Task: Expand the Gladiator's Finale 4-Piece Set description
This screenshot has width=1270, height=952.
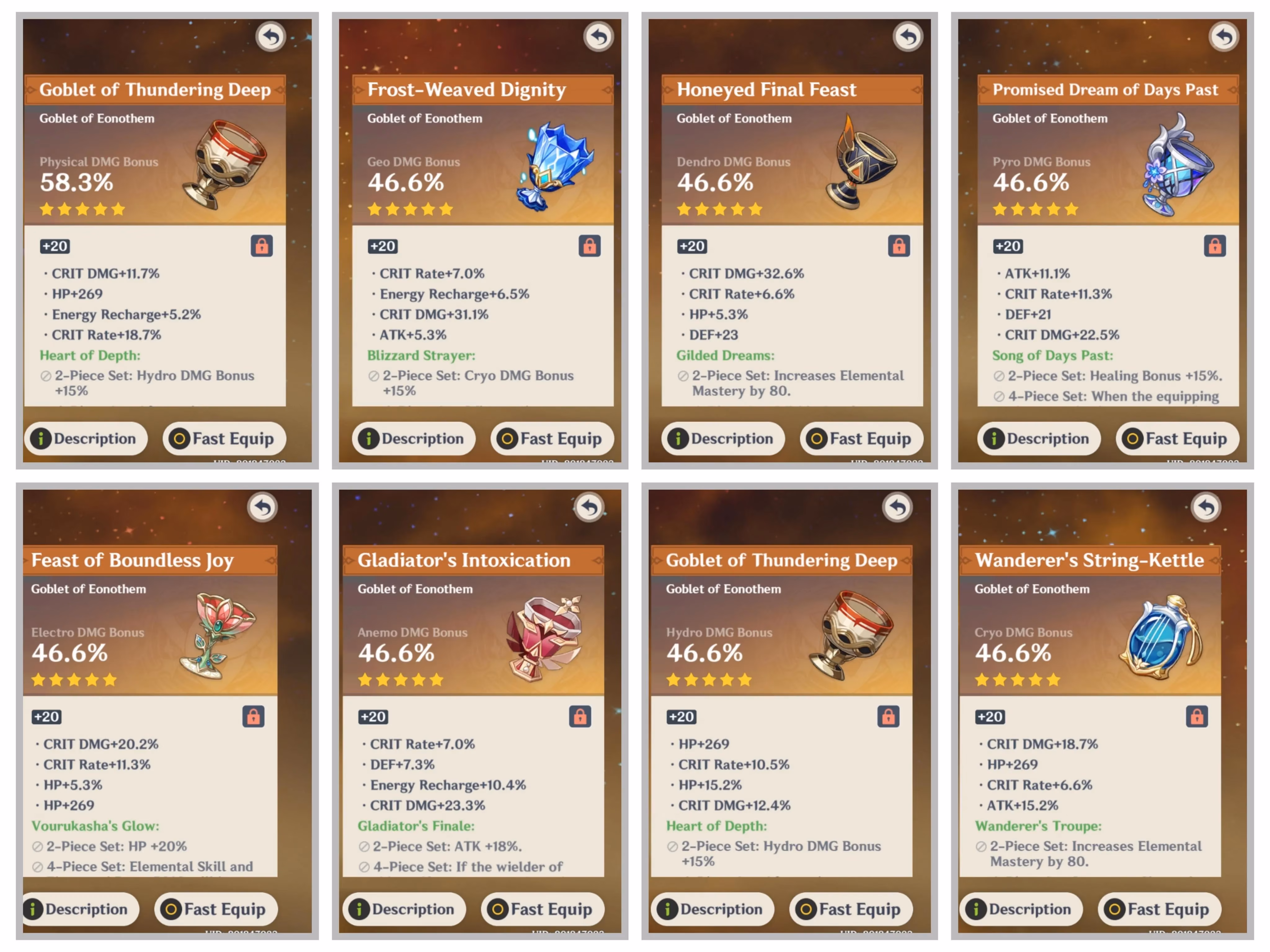Action: (462, 866)
